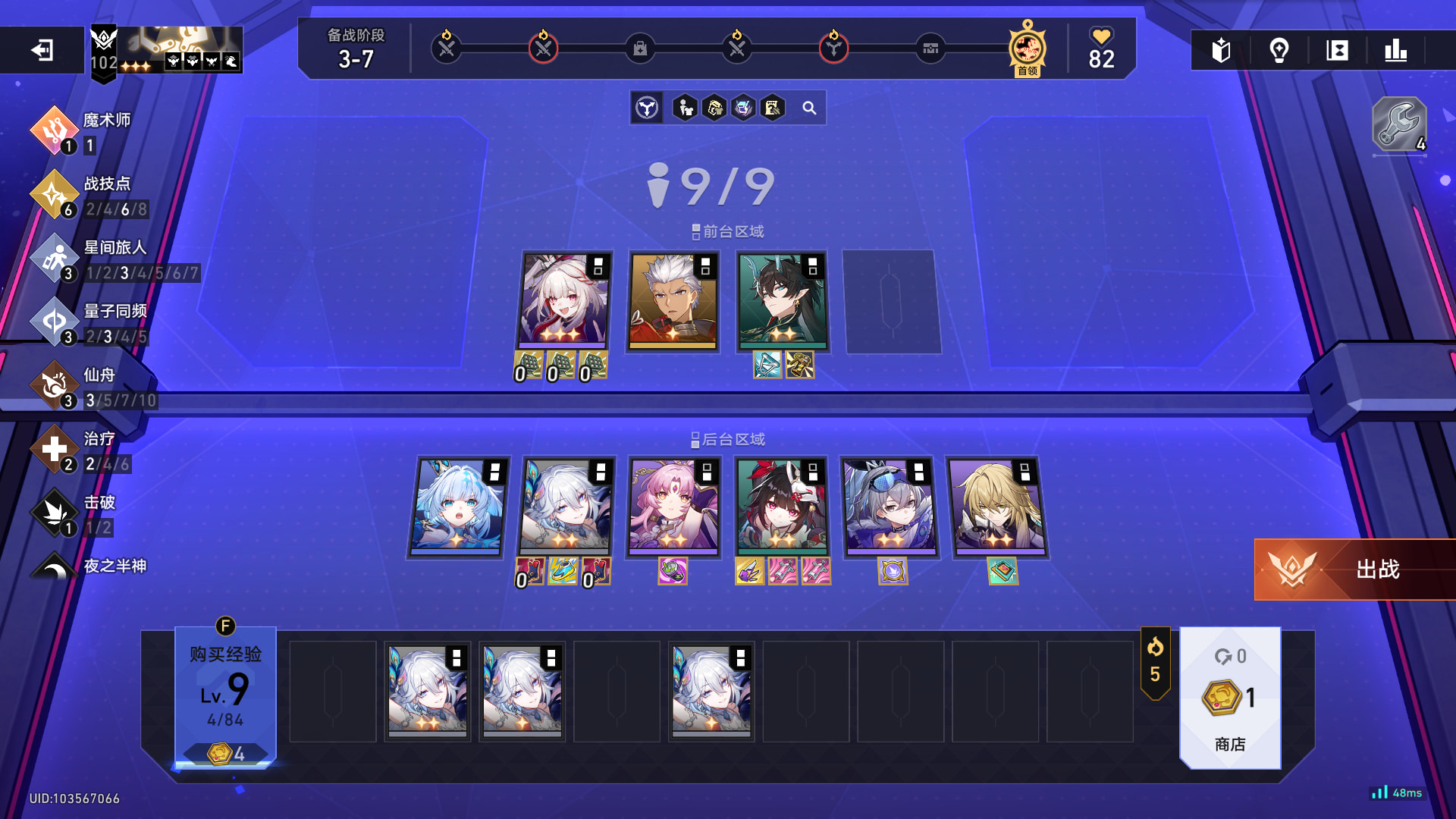
Task: Exit via the top-left back arrow
Action: click(x=42, y=50)
